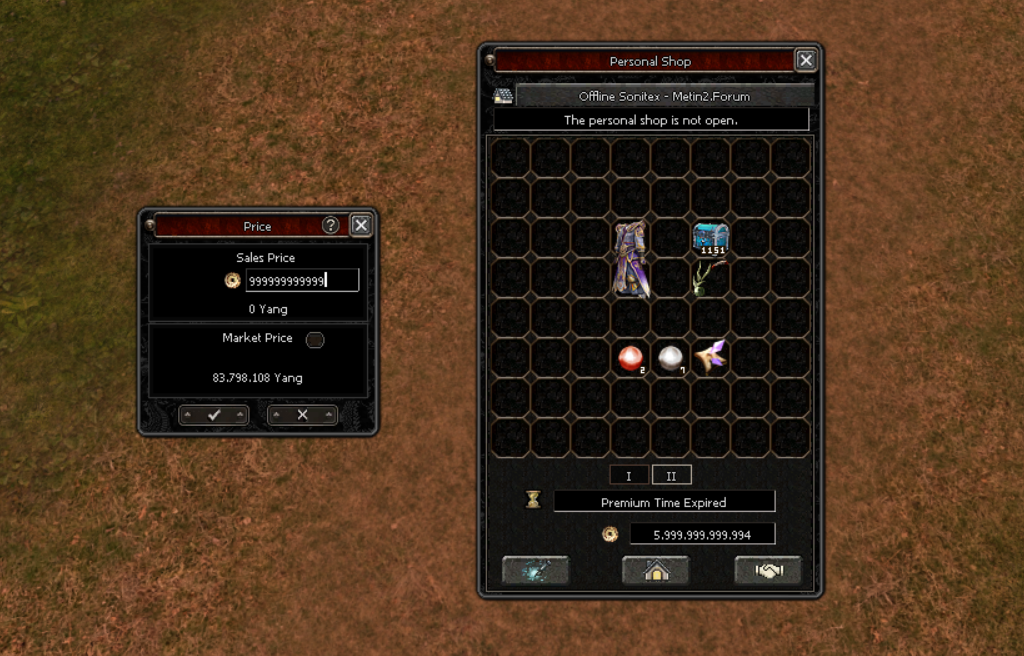Confirm the price with the checkmark button
The image size is (1024, 656).
(x=213, y=415)
